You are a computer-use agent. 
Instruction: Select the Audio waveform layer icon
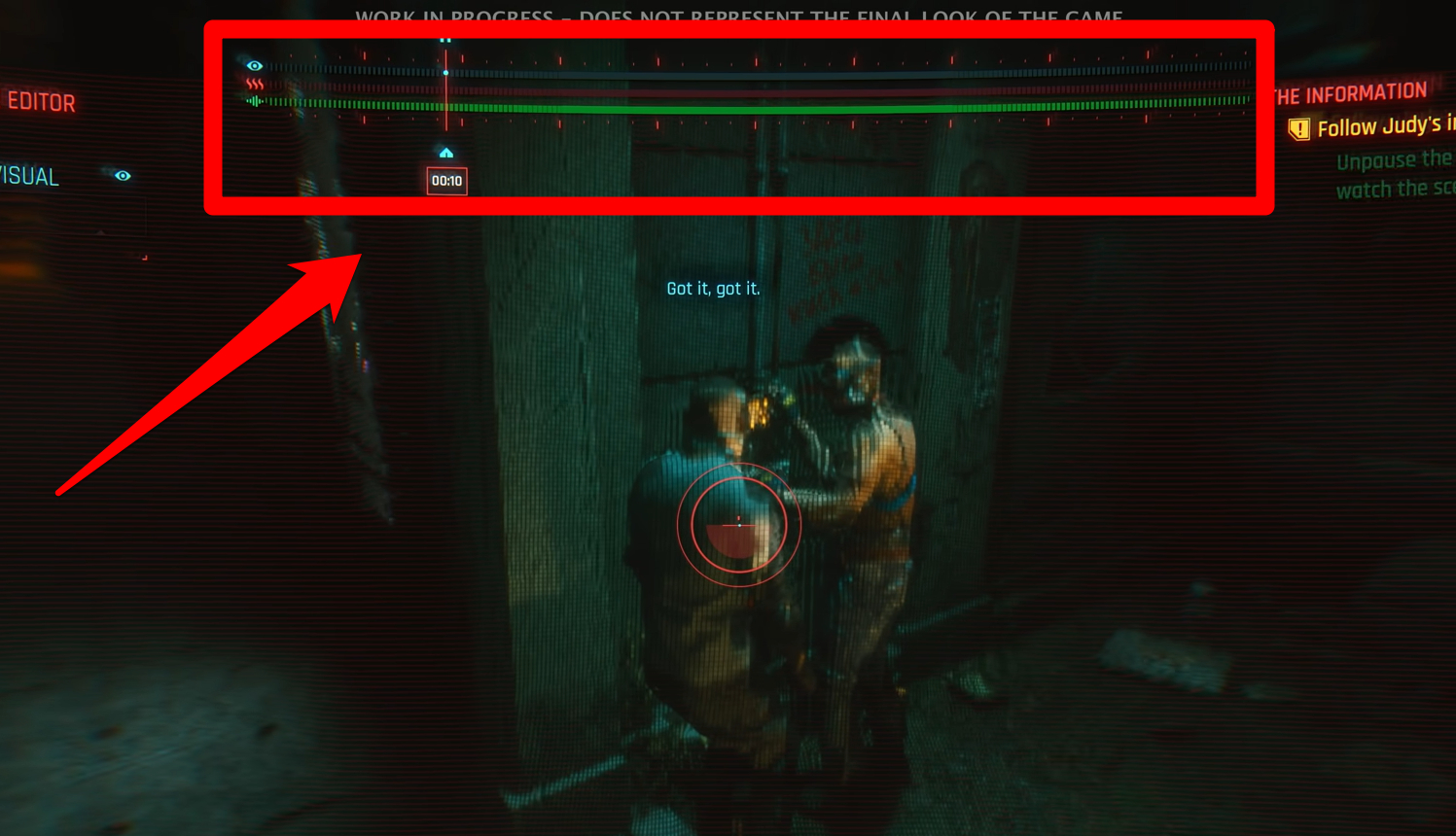coord(255,101)
